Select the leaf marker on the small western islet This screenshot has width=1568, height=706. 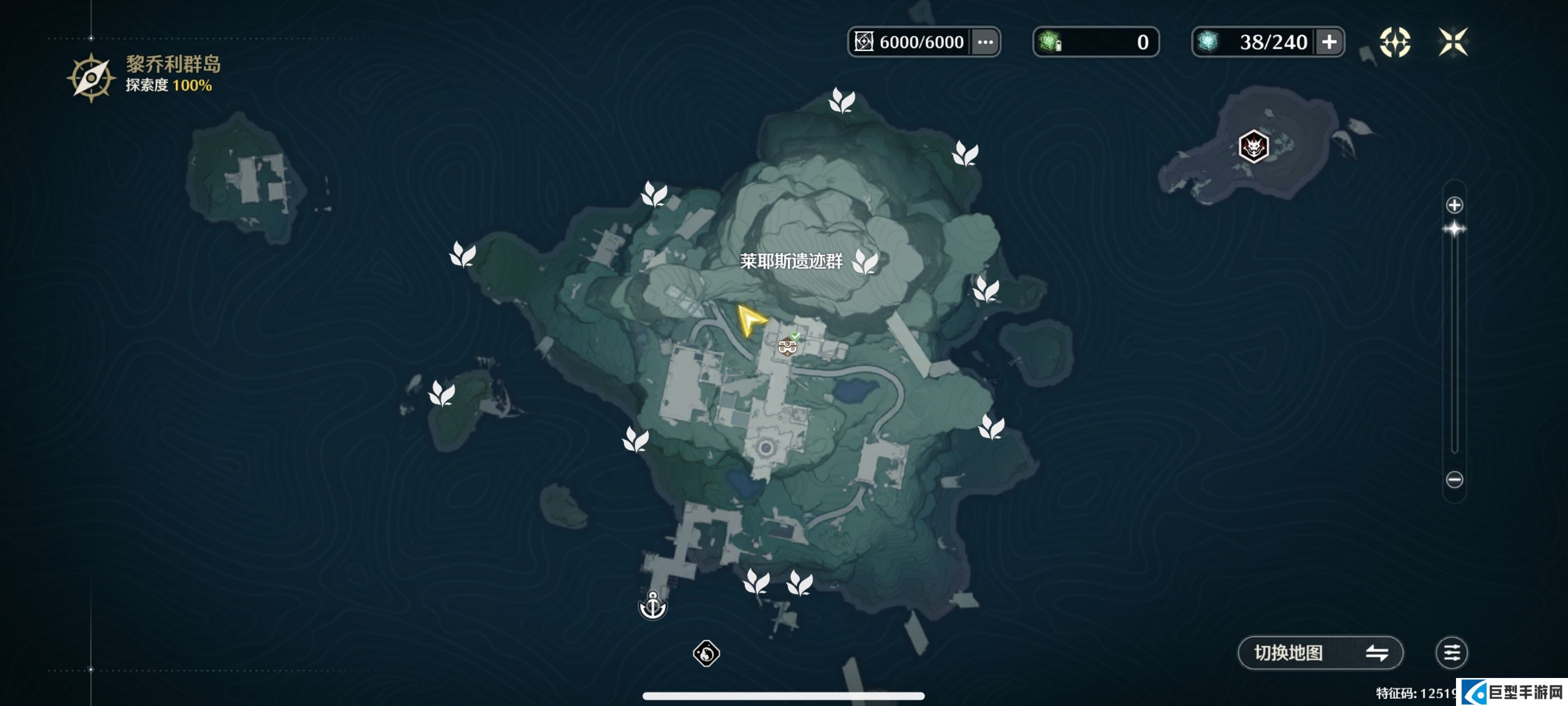(x=442, y=393)
